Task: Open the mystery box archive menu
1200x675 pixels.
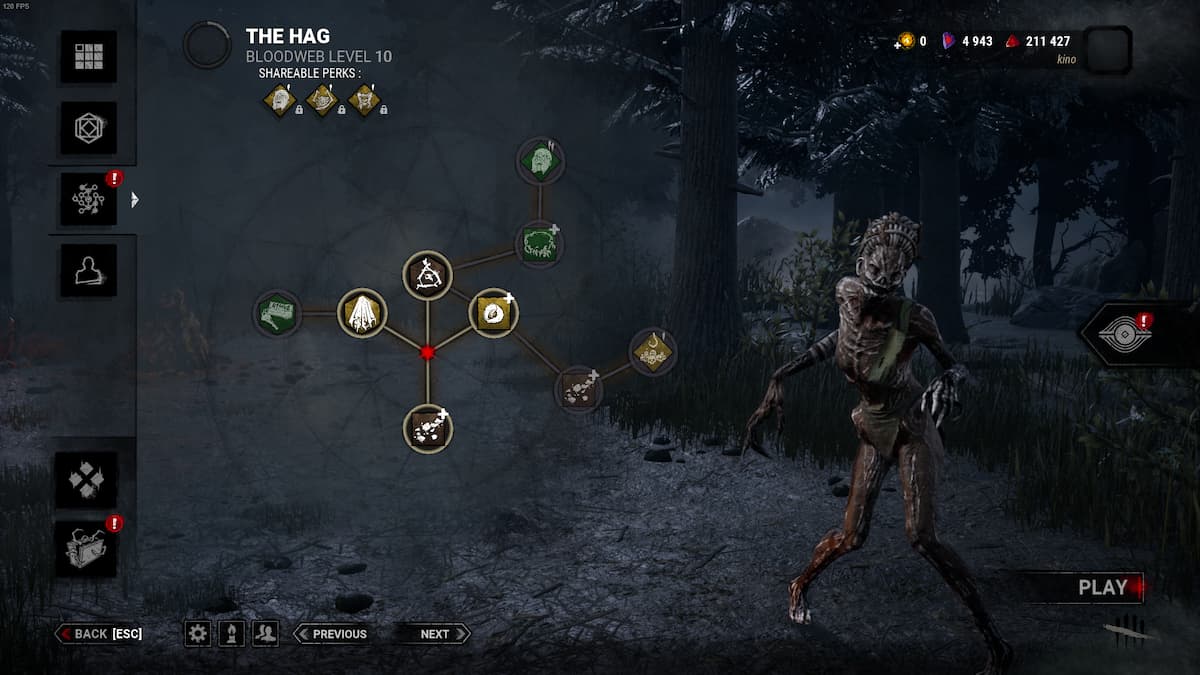Action: [86, 549]
